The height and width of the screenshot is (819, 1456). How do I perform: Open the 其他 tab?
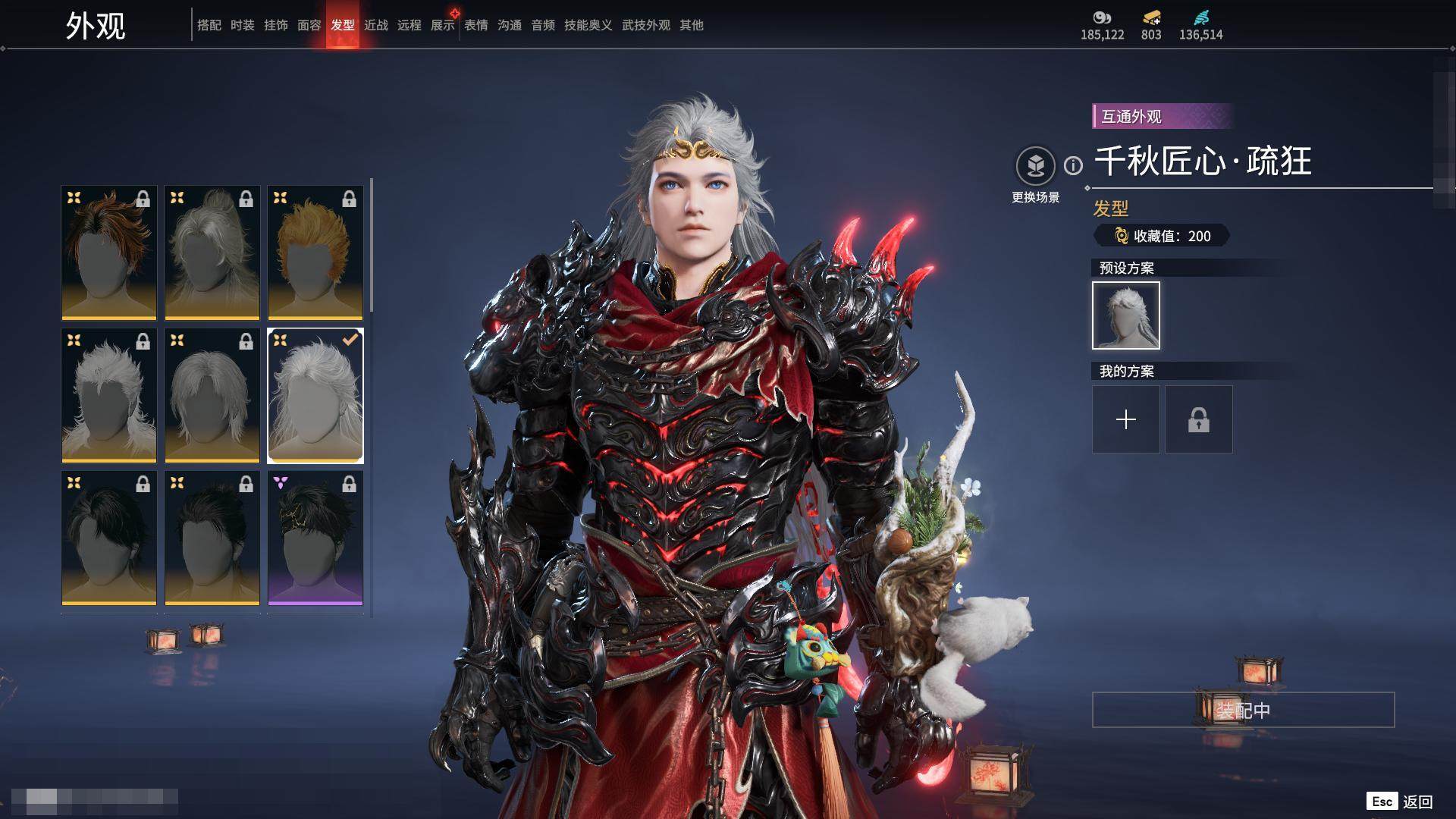pos(692,25)
